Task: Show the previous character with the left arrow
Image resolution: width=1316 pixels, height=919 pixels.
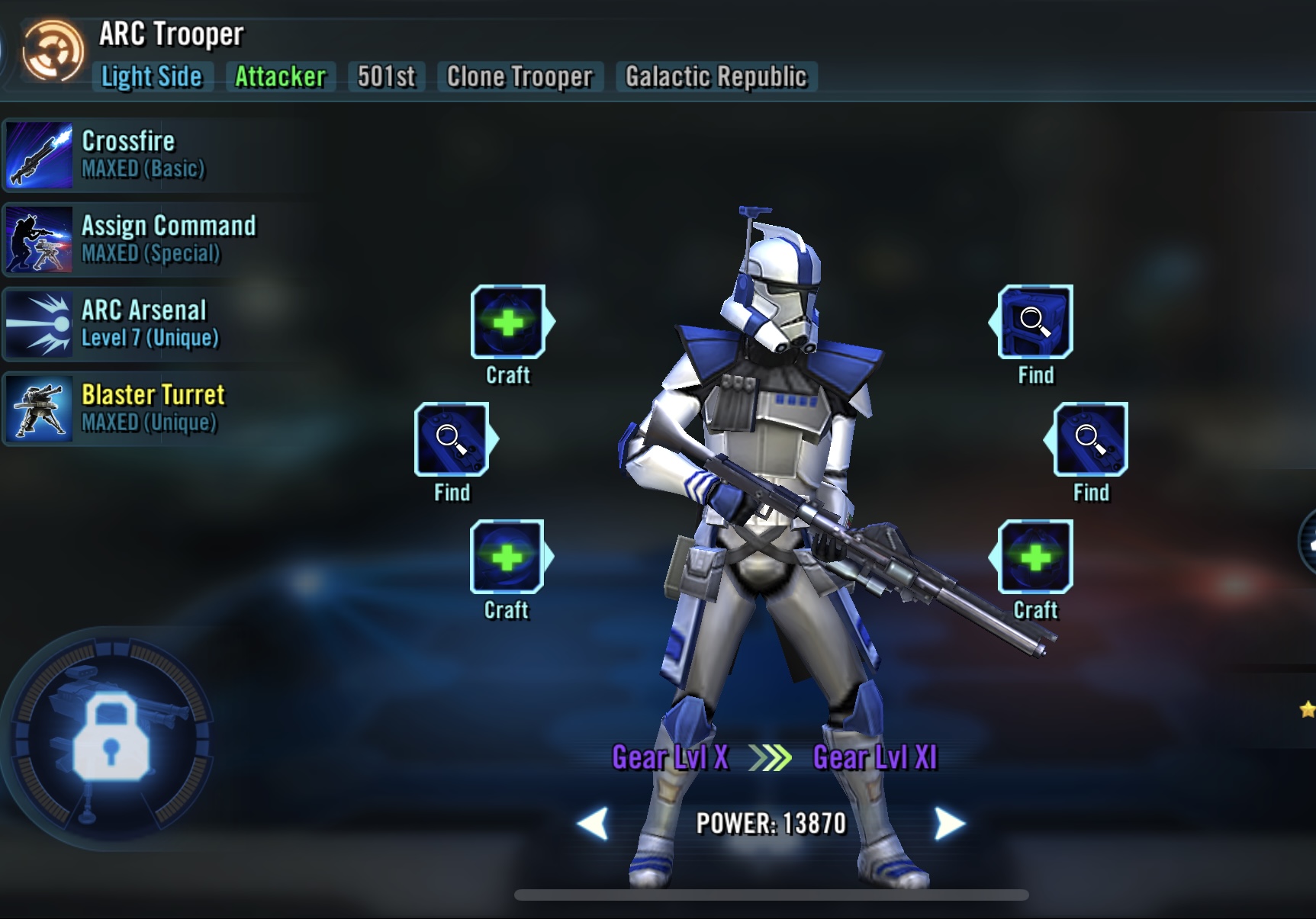Action: pos(594,824)
